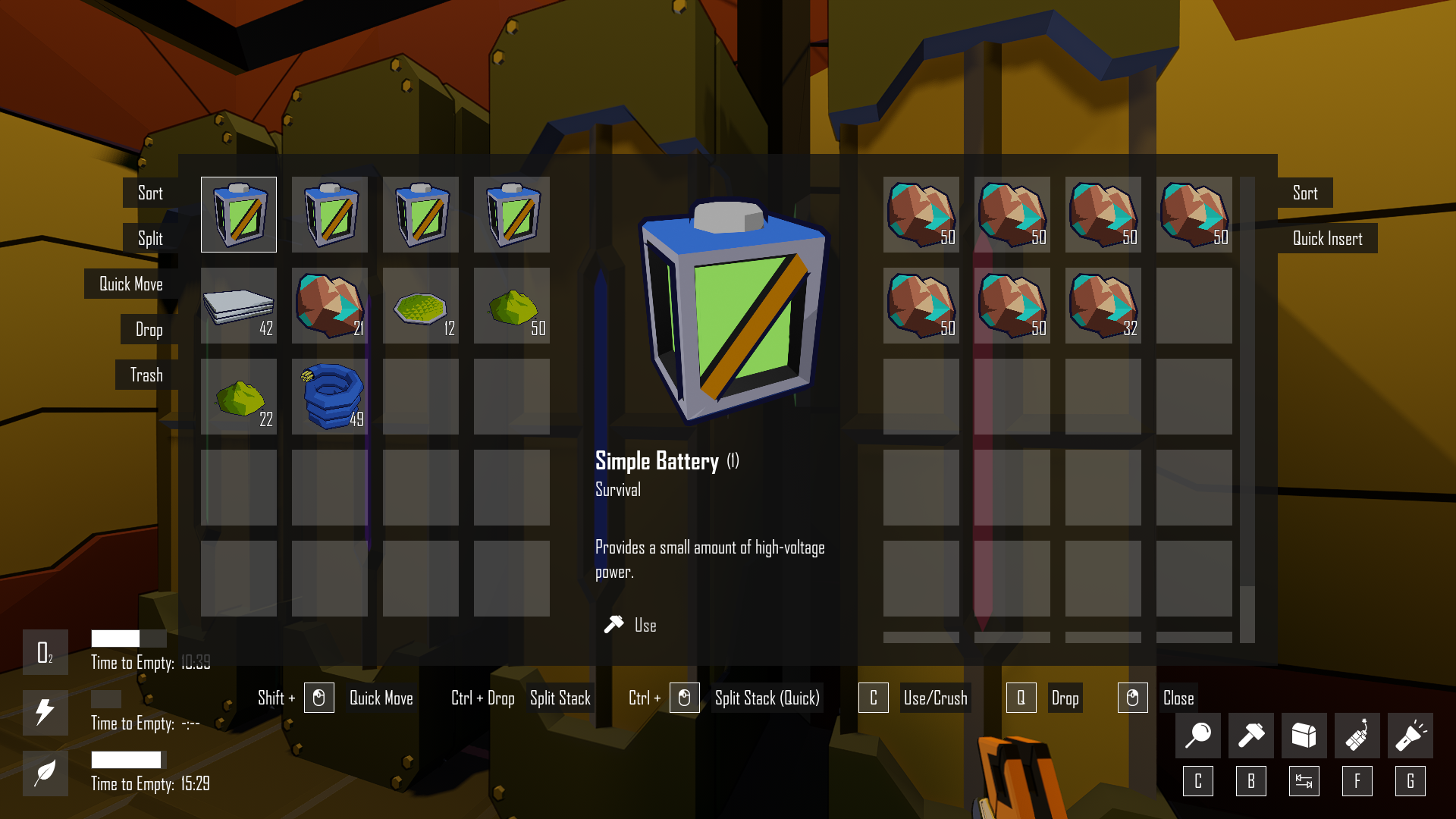The image size is (1456, 819).
Task: Select the Trash option
Action: pos(146,375)
